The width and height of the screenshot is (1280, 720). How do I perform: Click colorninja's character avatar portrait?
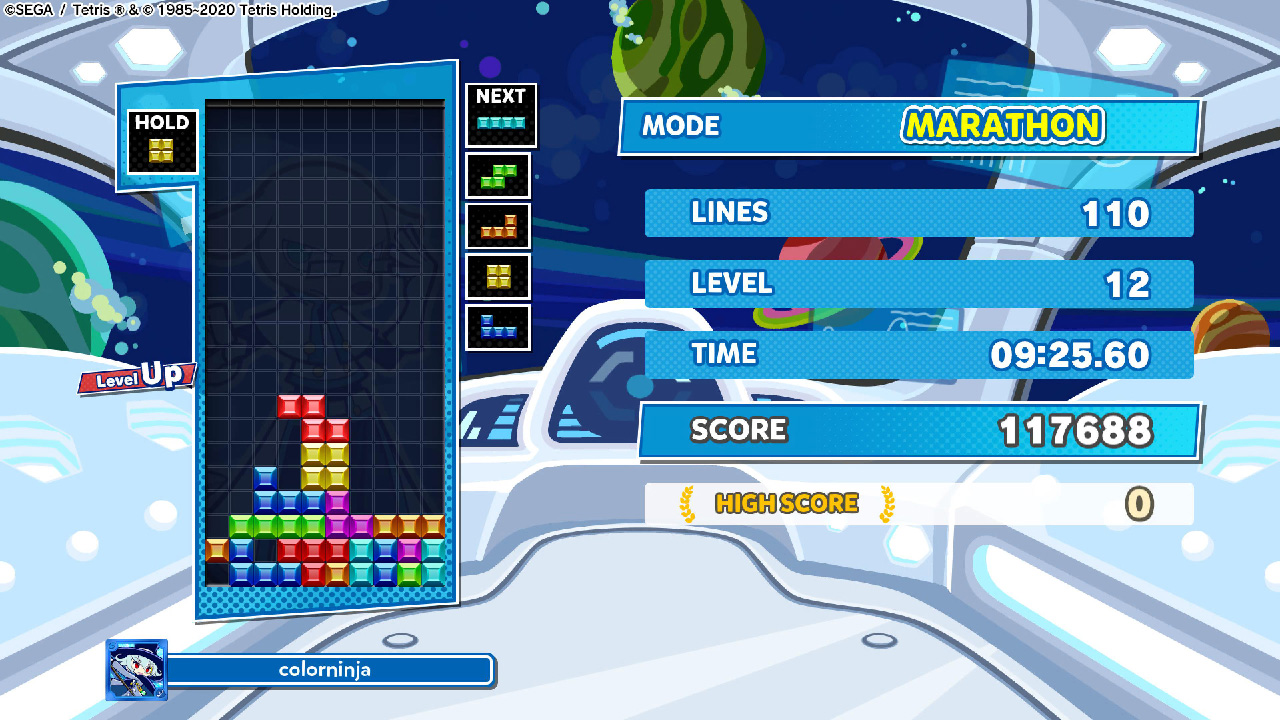tap(135, 668)
